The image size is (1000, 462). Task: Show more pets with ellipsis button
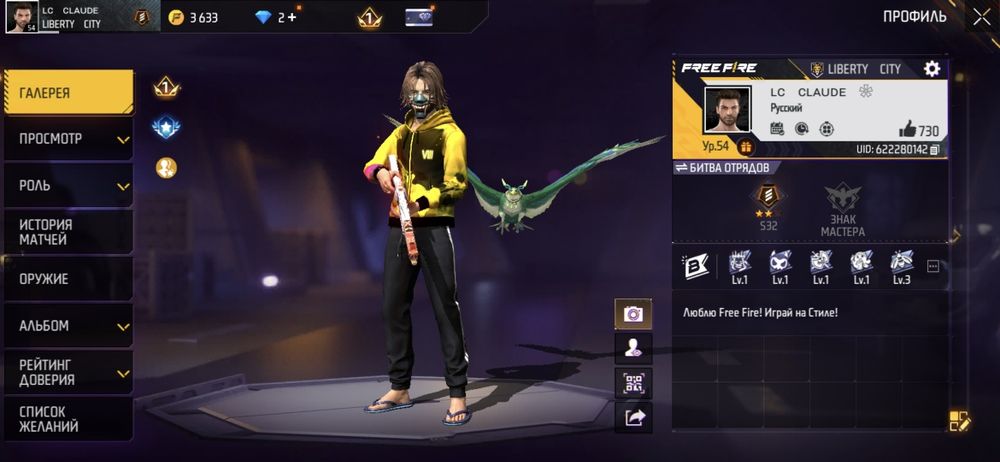pos(933,267)
